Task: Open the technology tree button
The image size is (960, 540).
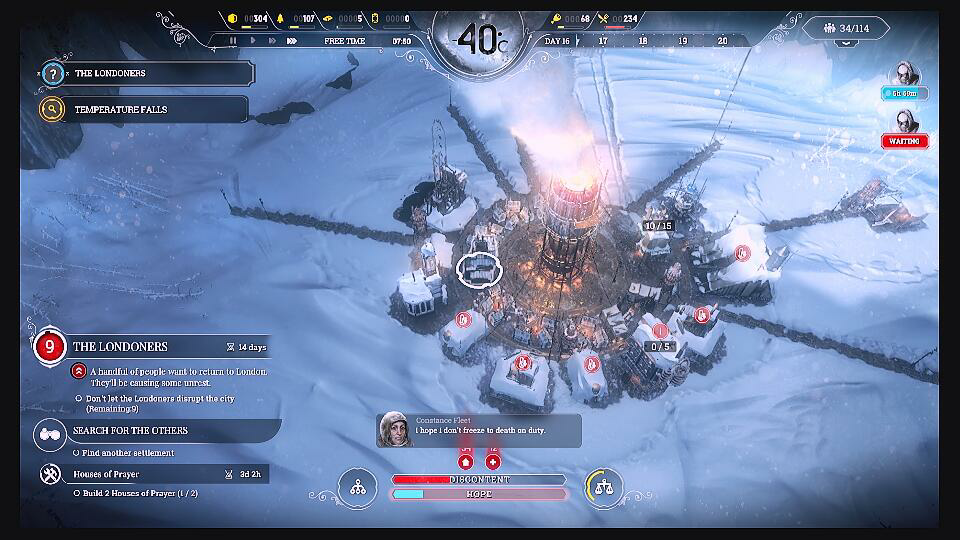Action: [x=357, y=487]
